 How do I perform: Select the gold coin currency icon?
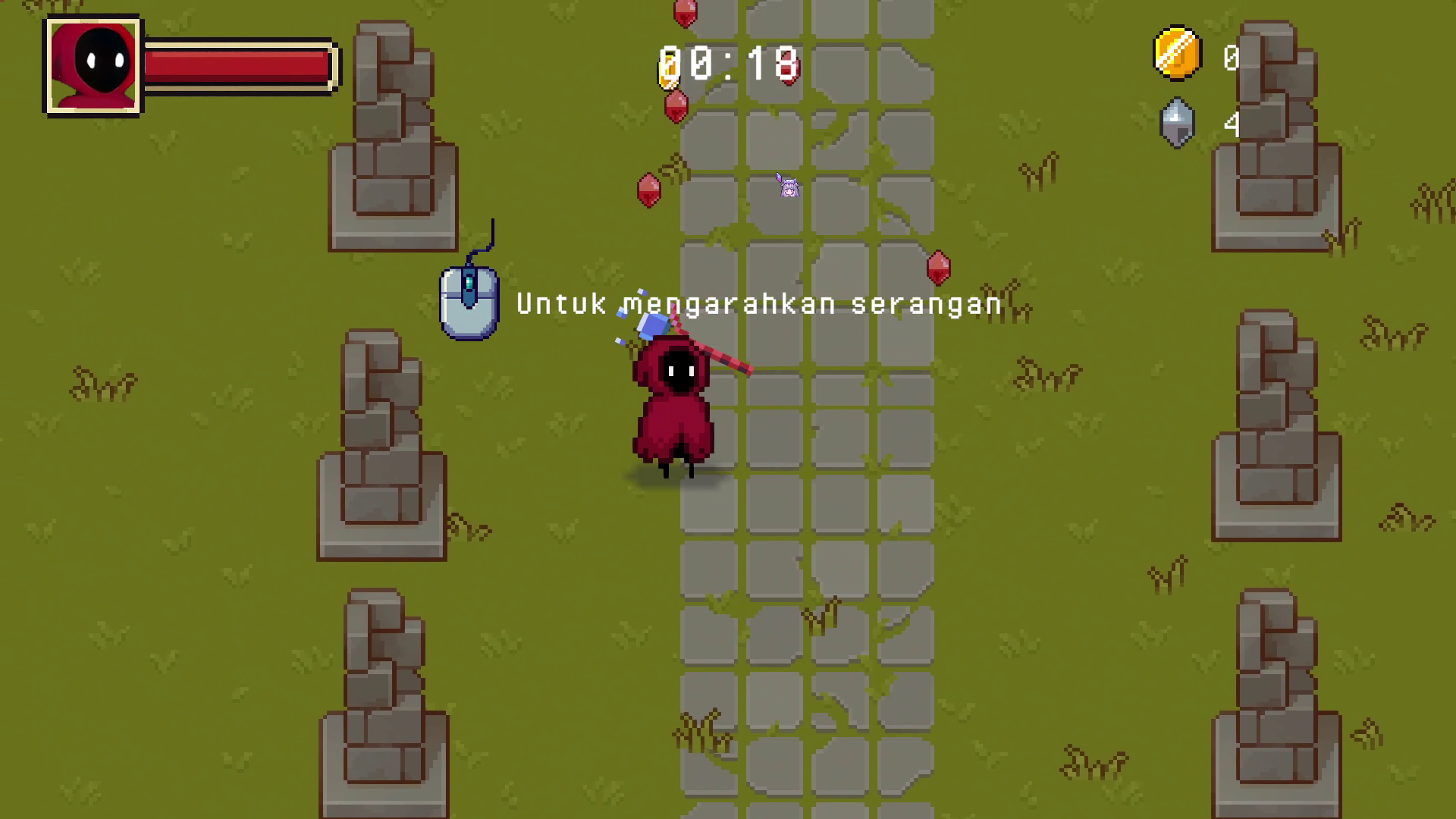1177,55
